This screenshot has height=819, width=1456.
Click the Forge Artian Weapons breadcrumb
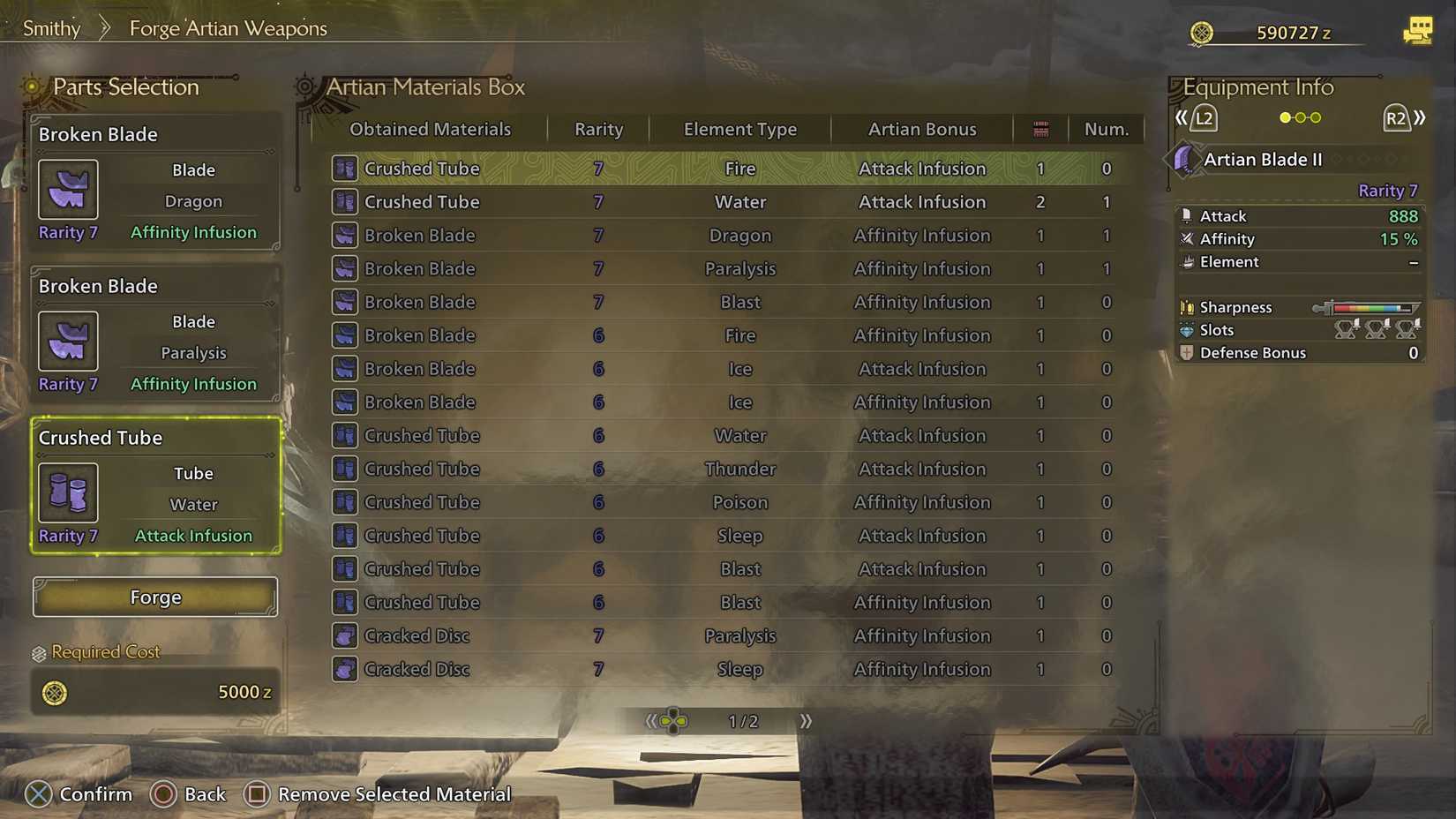tap(227, 28)
